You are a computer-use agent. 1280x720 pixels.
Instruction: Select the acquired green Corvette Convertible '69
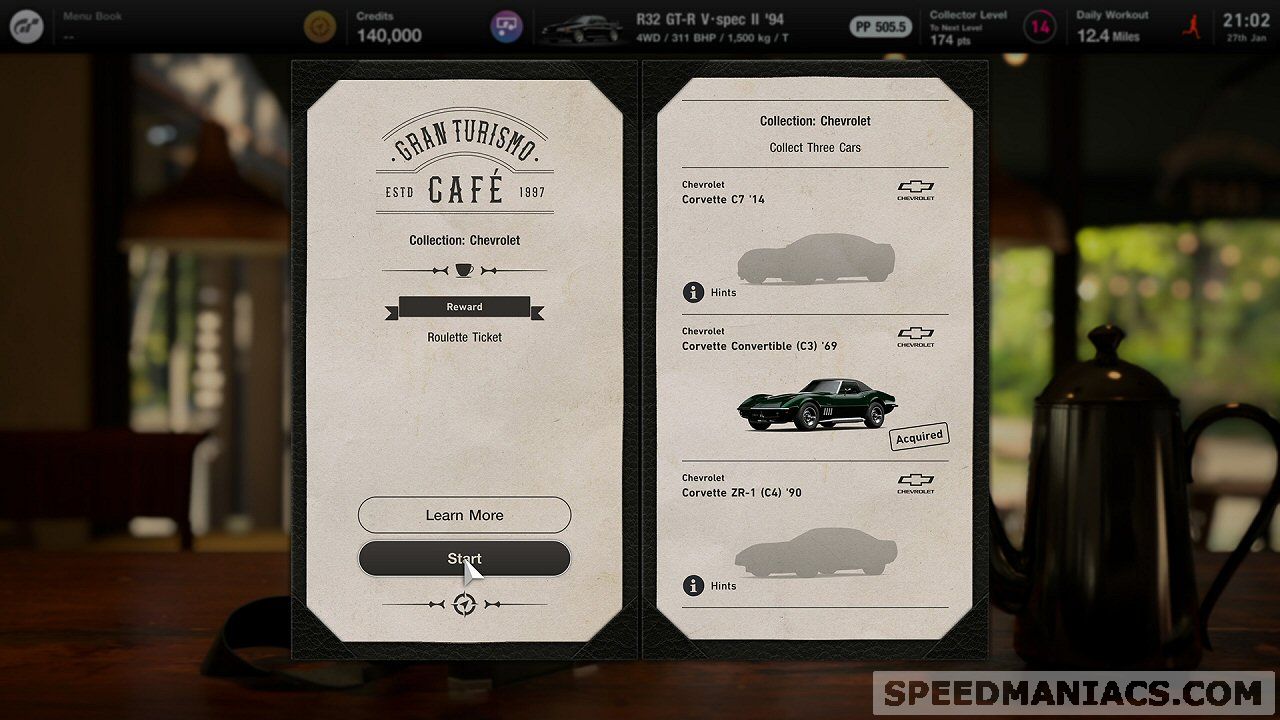[817, 404]
